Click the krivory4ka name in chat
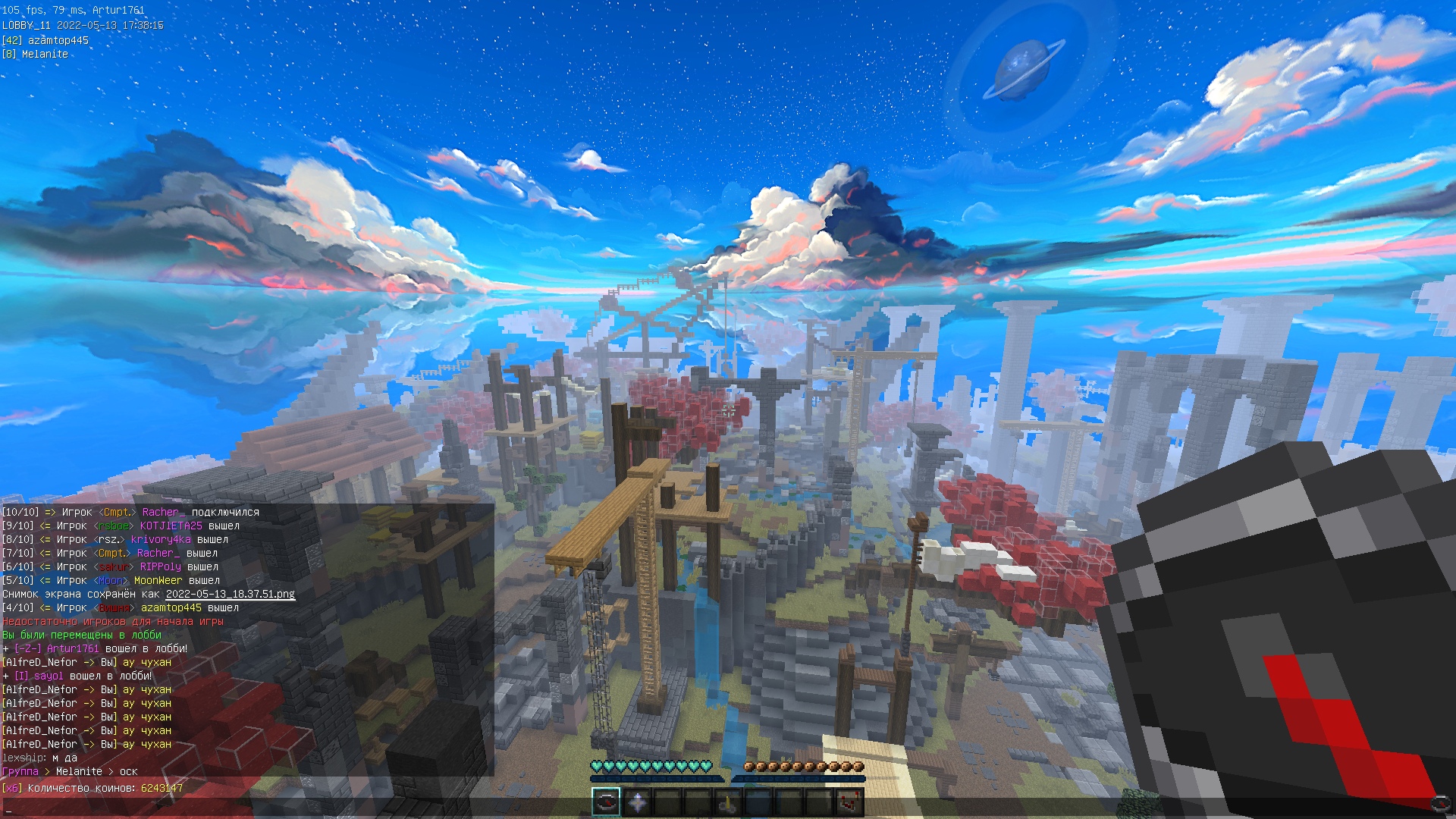 161,540
